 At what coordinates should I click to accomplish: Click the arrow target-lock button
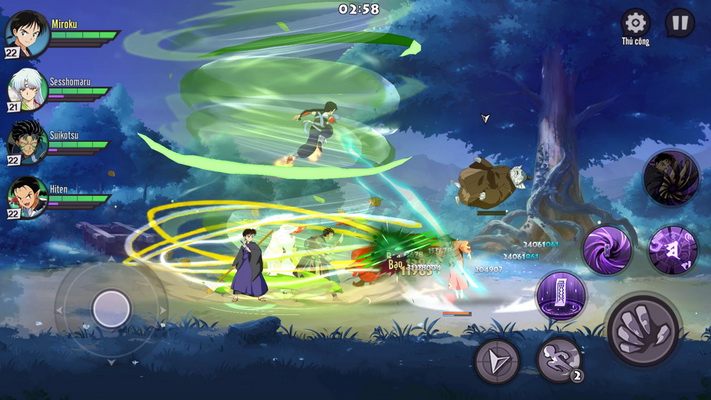497,360
